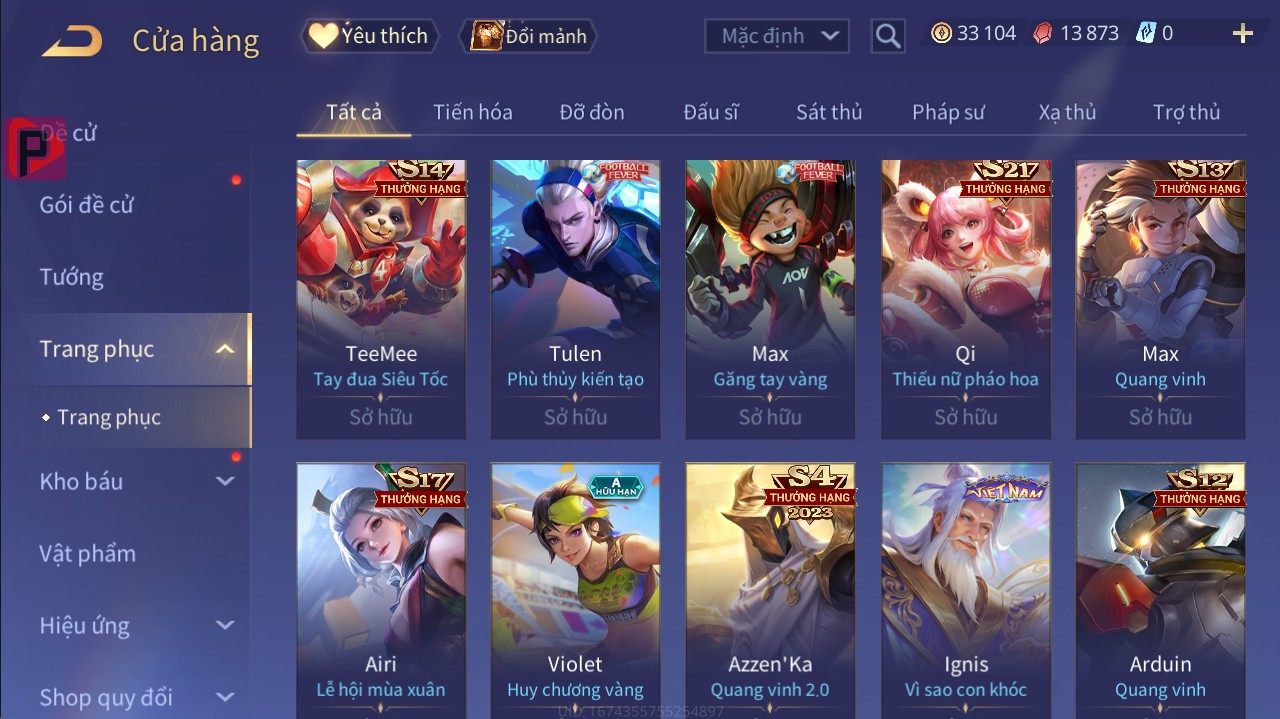Click the magnifying glass search button

[887, 36]
